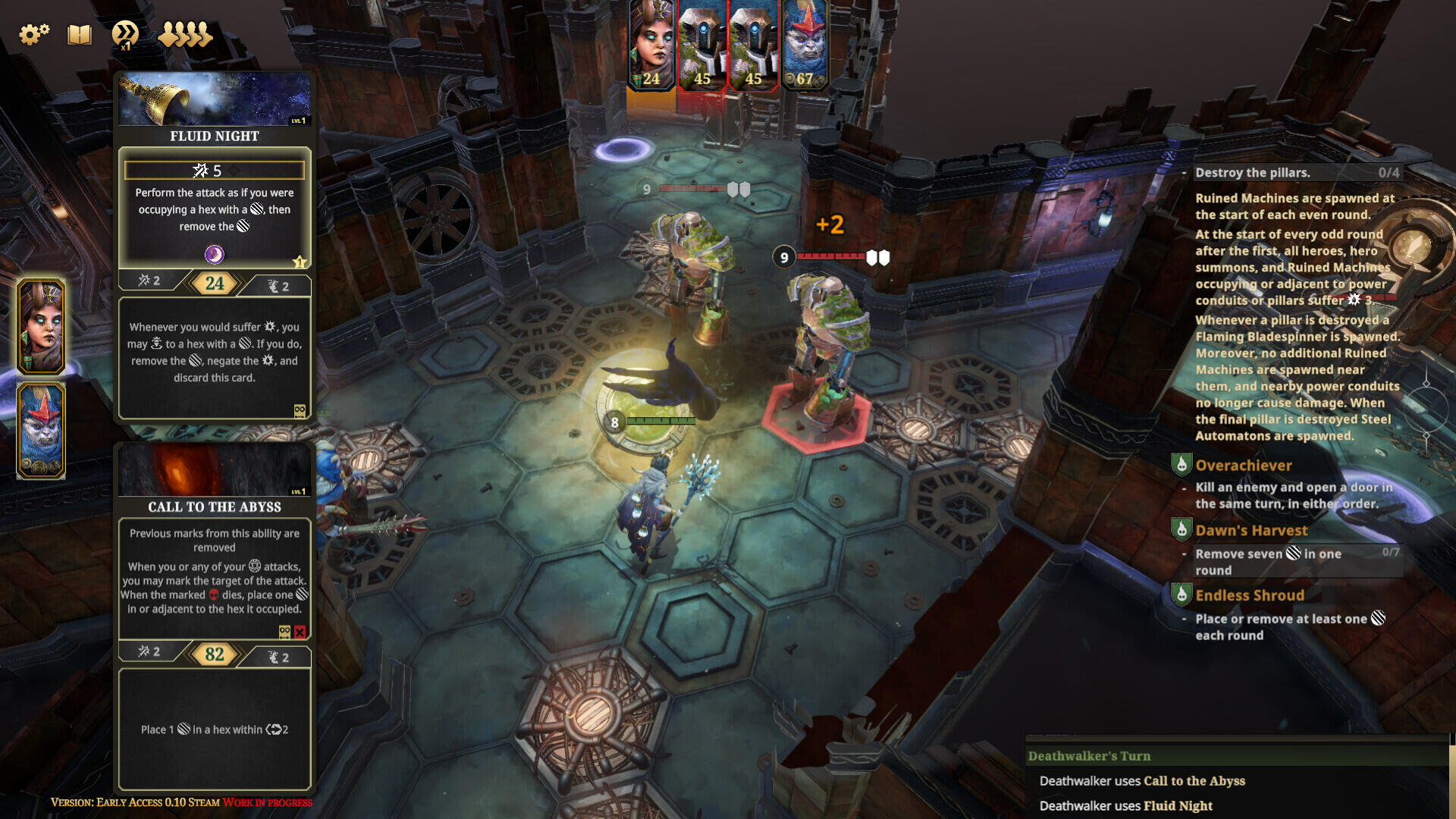
Task: Click initiative 67 hero portrait in turn order
Action: point(805,45)
